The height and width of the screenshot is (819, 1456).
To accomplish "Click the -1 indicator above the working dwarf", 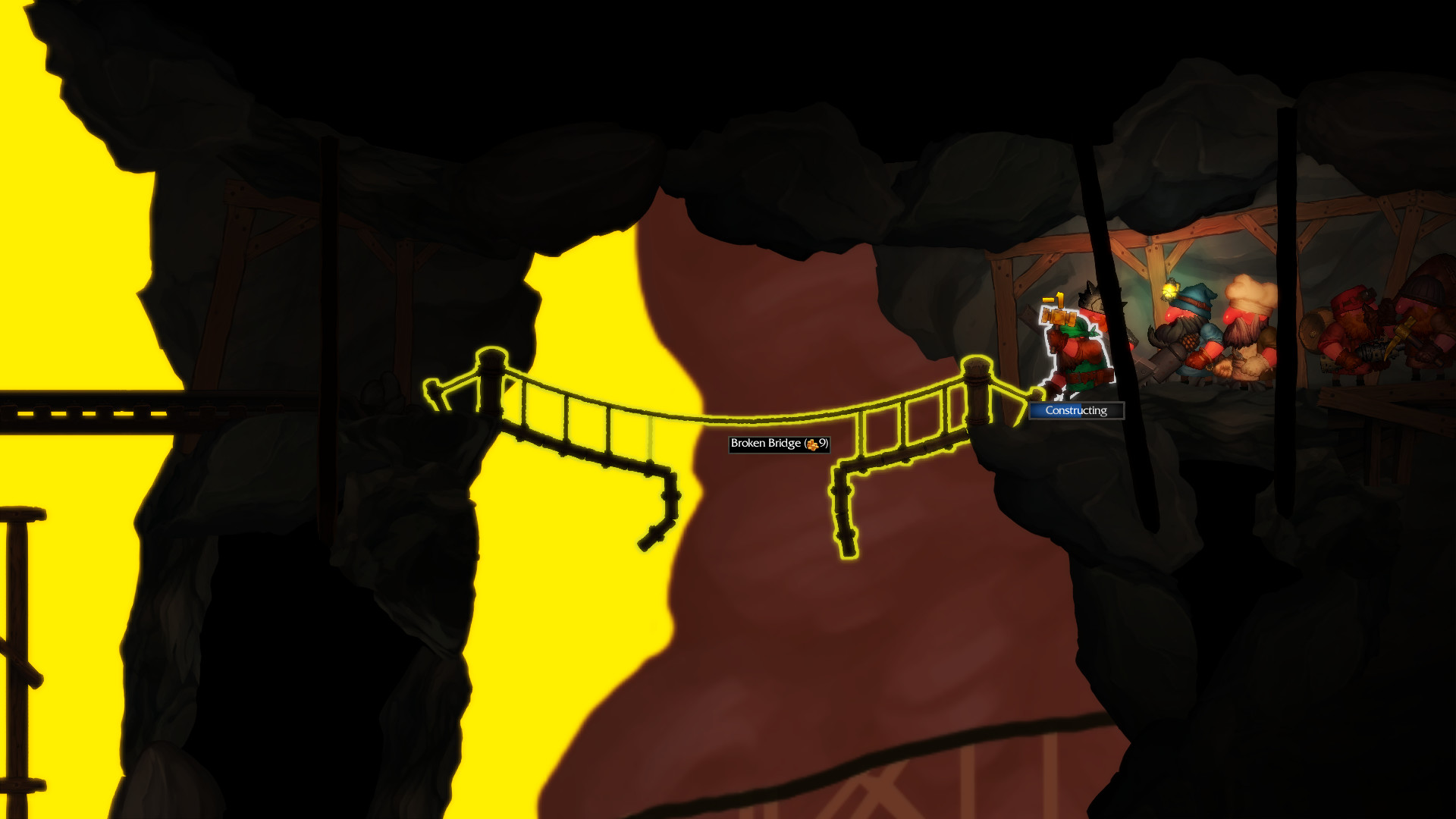I will coord(1055,299).
